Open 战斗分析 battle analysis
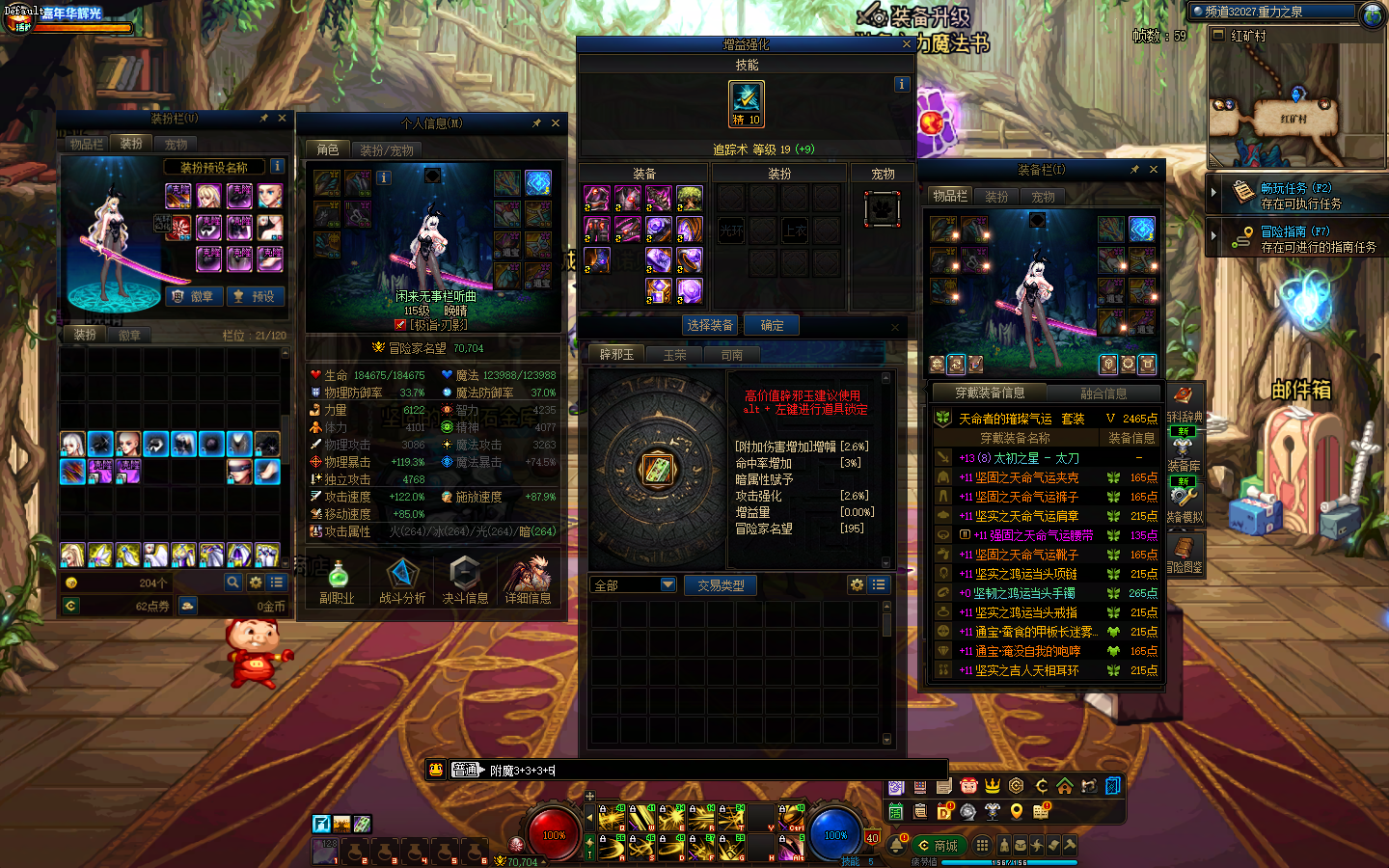The image size is (1389, 868). 402,581
